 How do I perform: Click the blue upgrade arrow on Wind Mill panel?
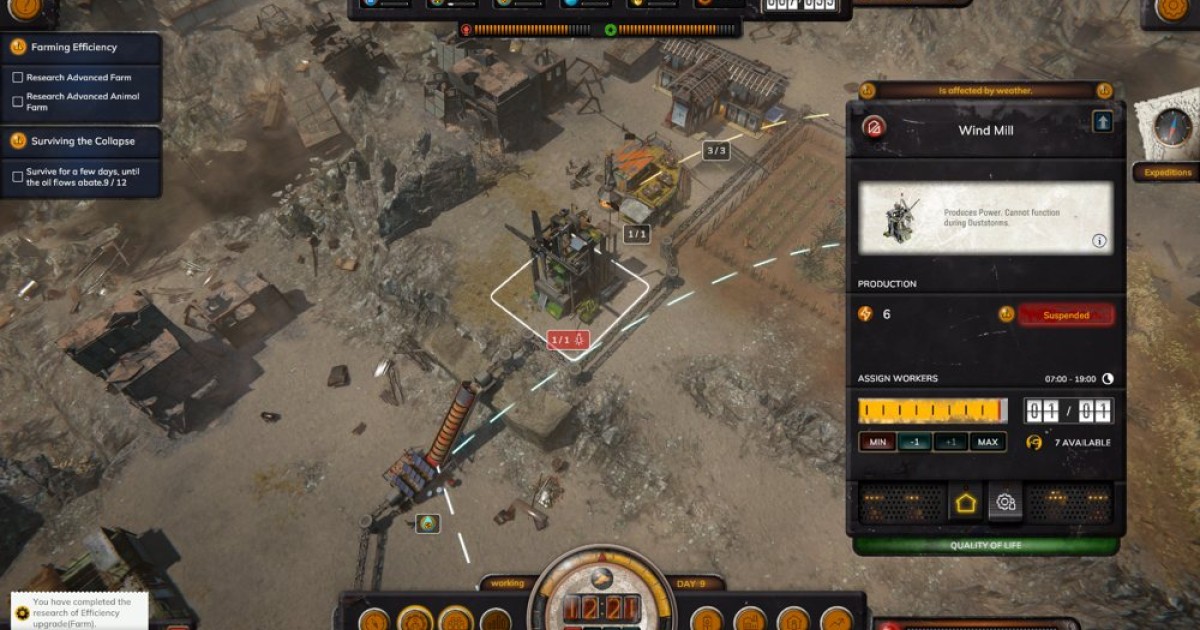click(1103, 122)
